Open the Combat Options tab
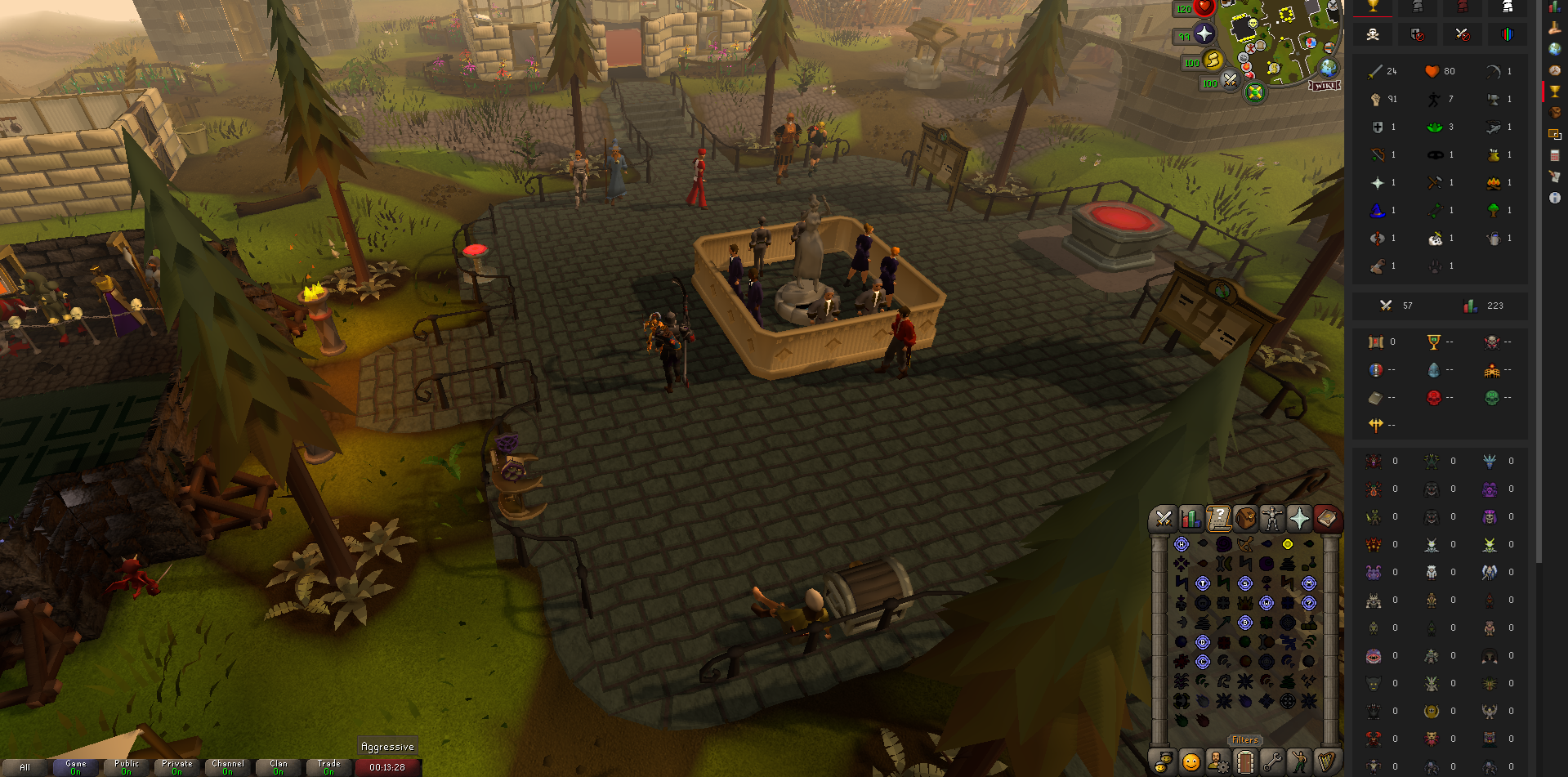Screen dimensions: 1568x777 (1163, 518)
